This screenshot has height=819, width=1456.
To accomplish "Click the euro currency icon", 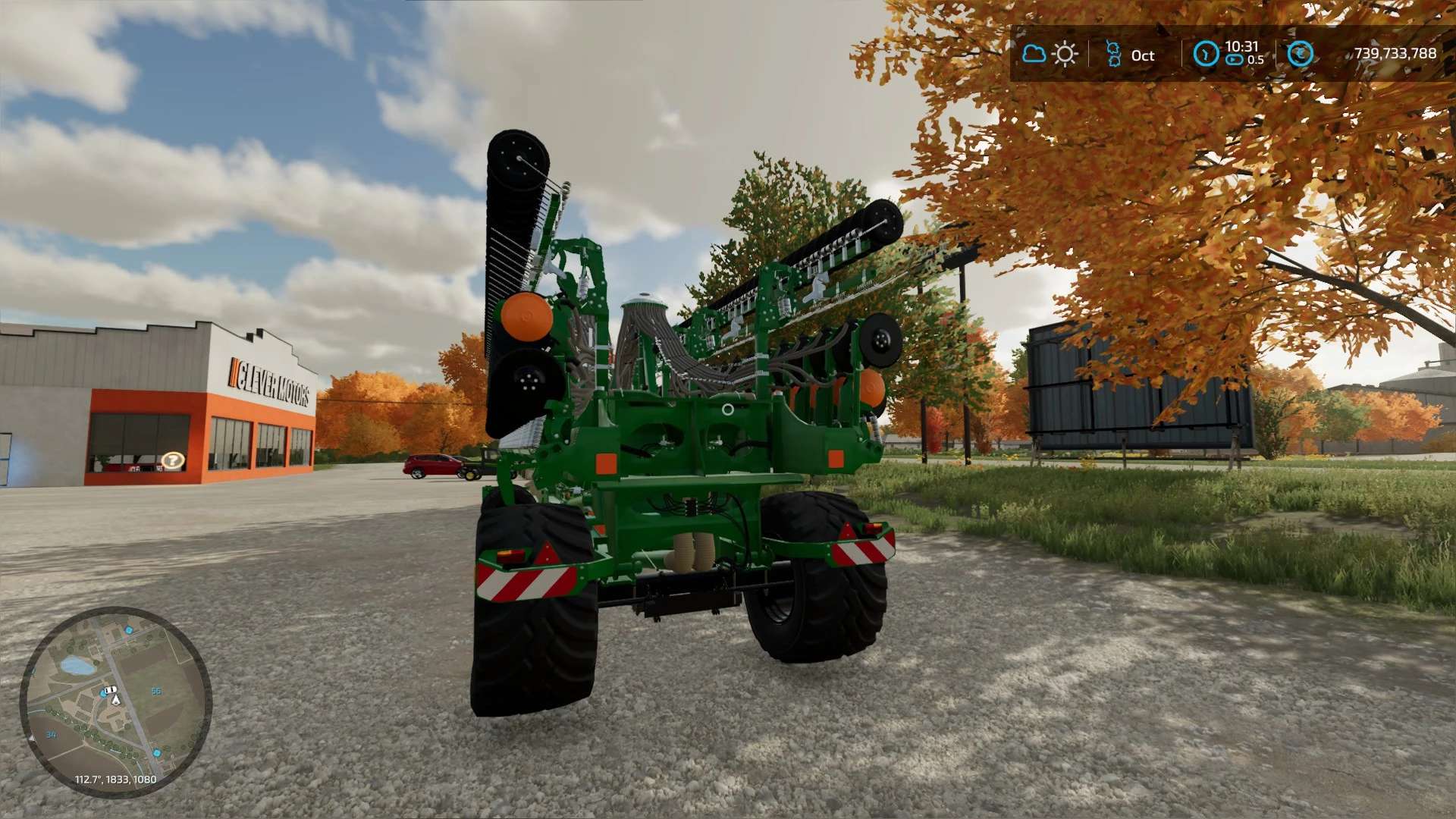I will 1300,54.
